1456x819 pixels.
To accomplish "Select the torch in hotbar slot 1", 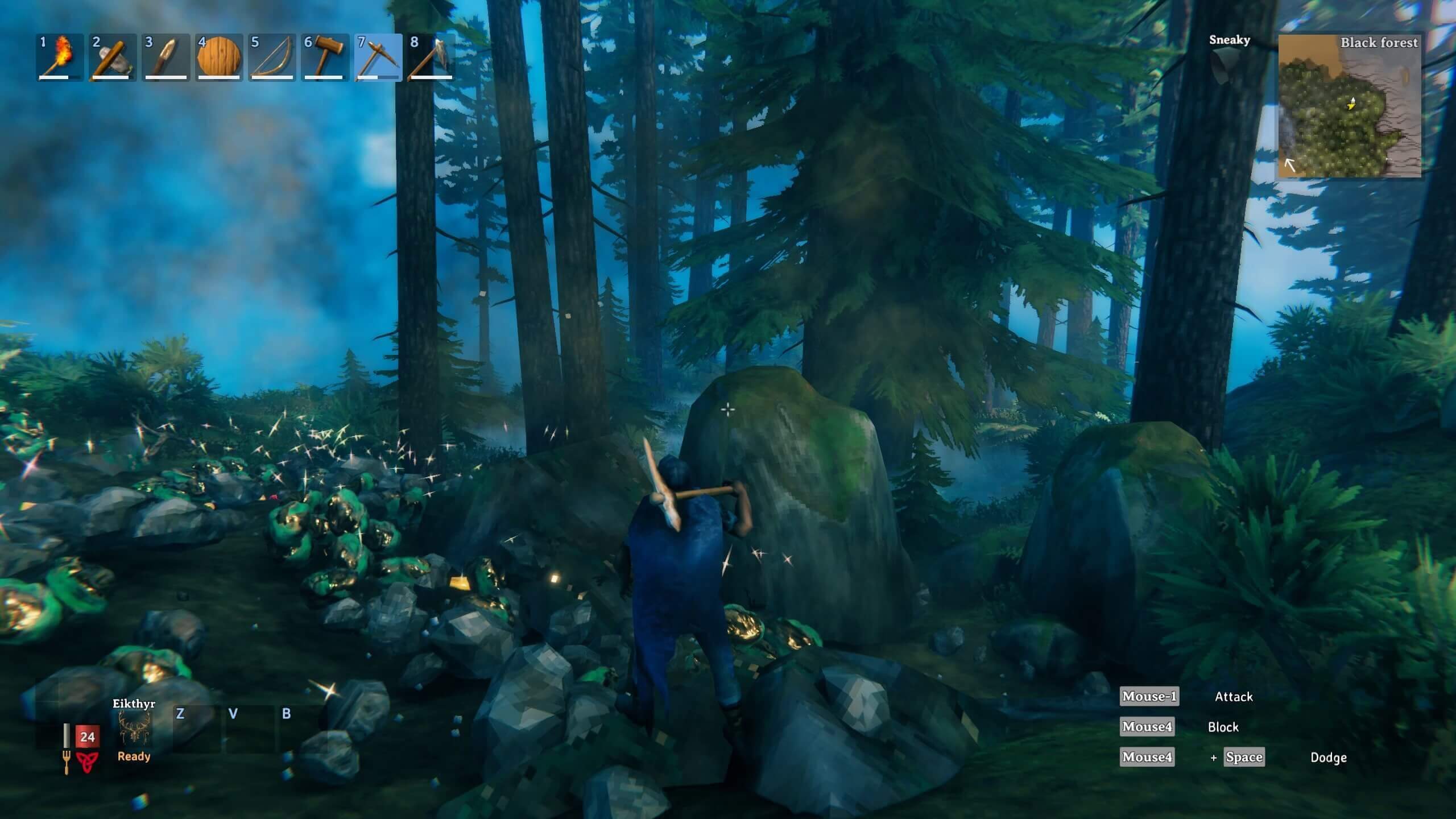I will (59, 57).
